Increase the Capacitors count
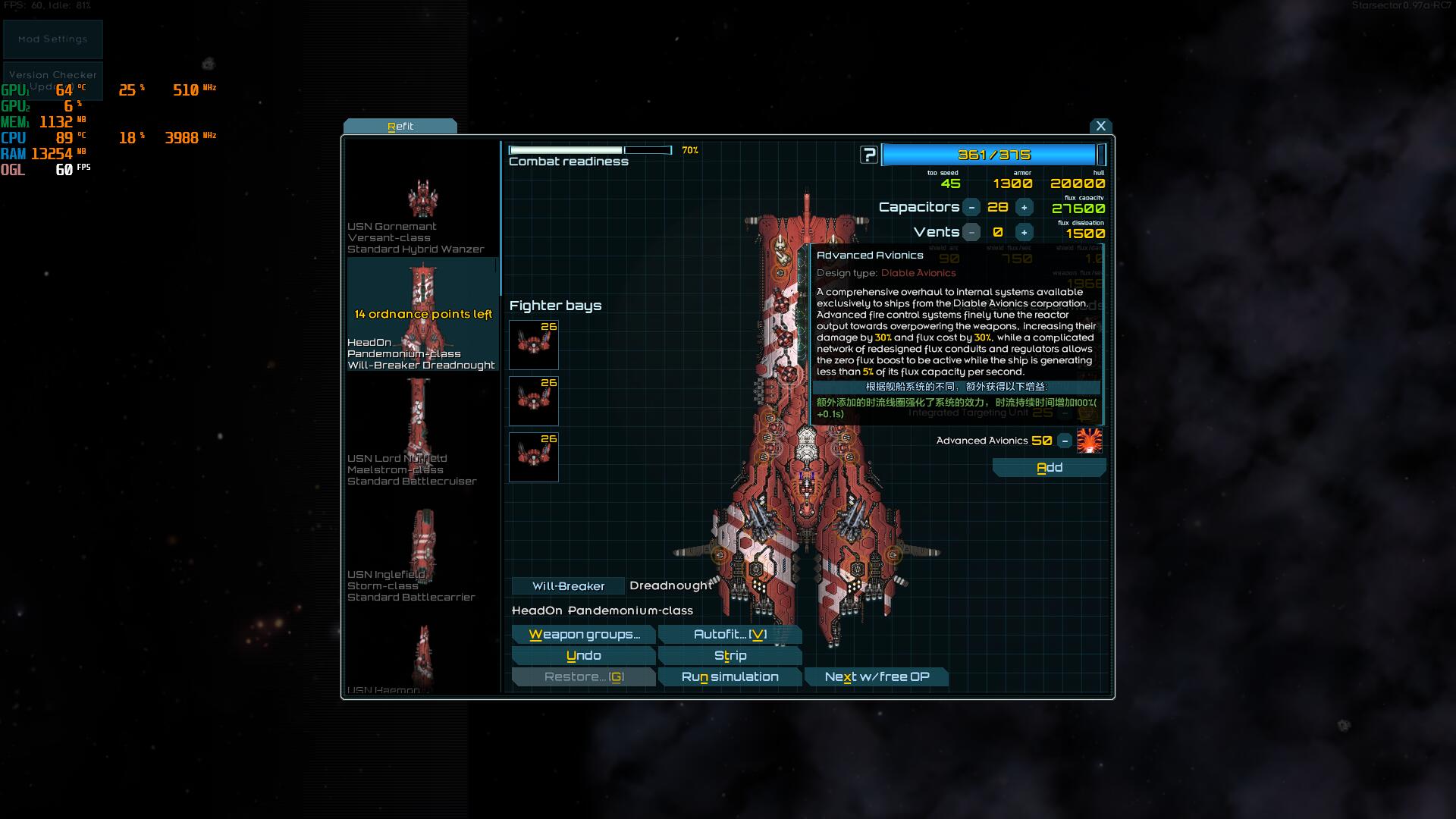 tap(1024, 208)
